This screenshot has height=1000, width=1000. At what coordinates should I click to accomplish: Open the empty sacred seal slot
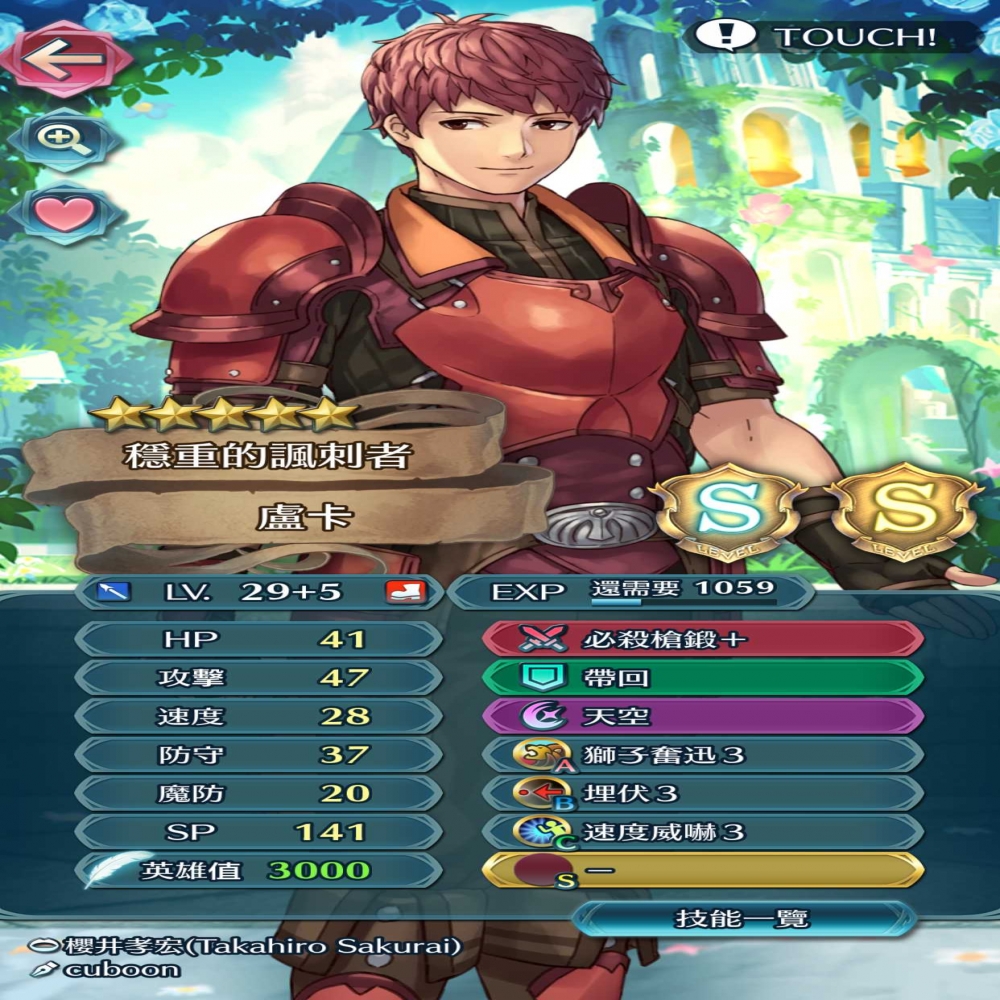(702, 871)
